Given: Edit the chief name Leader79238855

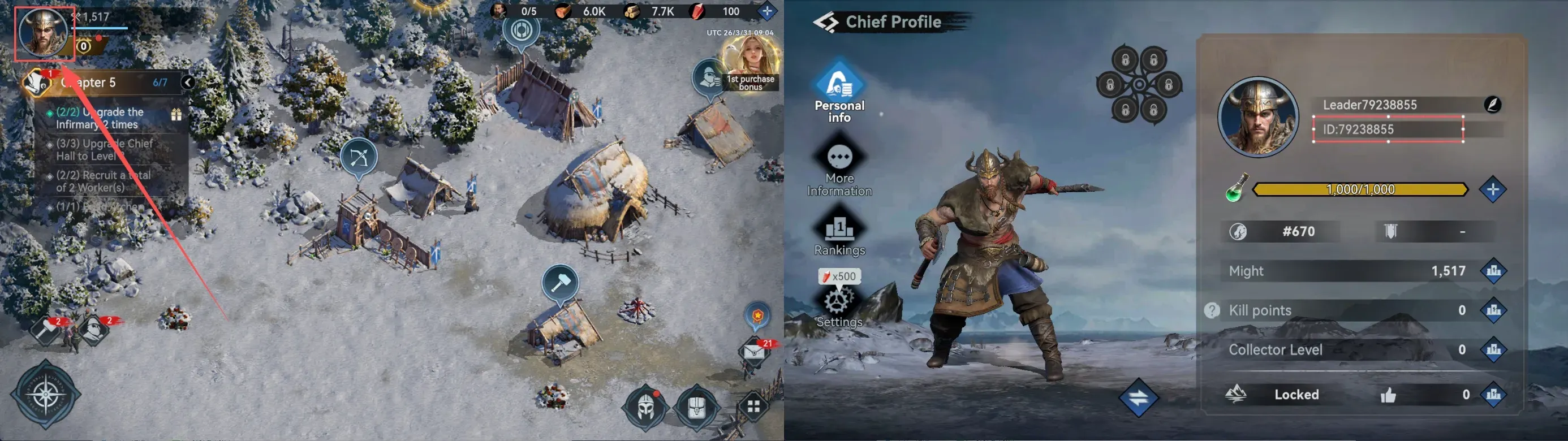Looking at the screenshot, I should pyautogui.click(x=1492, y=105).
